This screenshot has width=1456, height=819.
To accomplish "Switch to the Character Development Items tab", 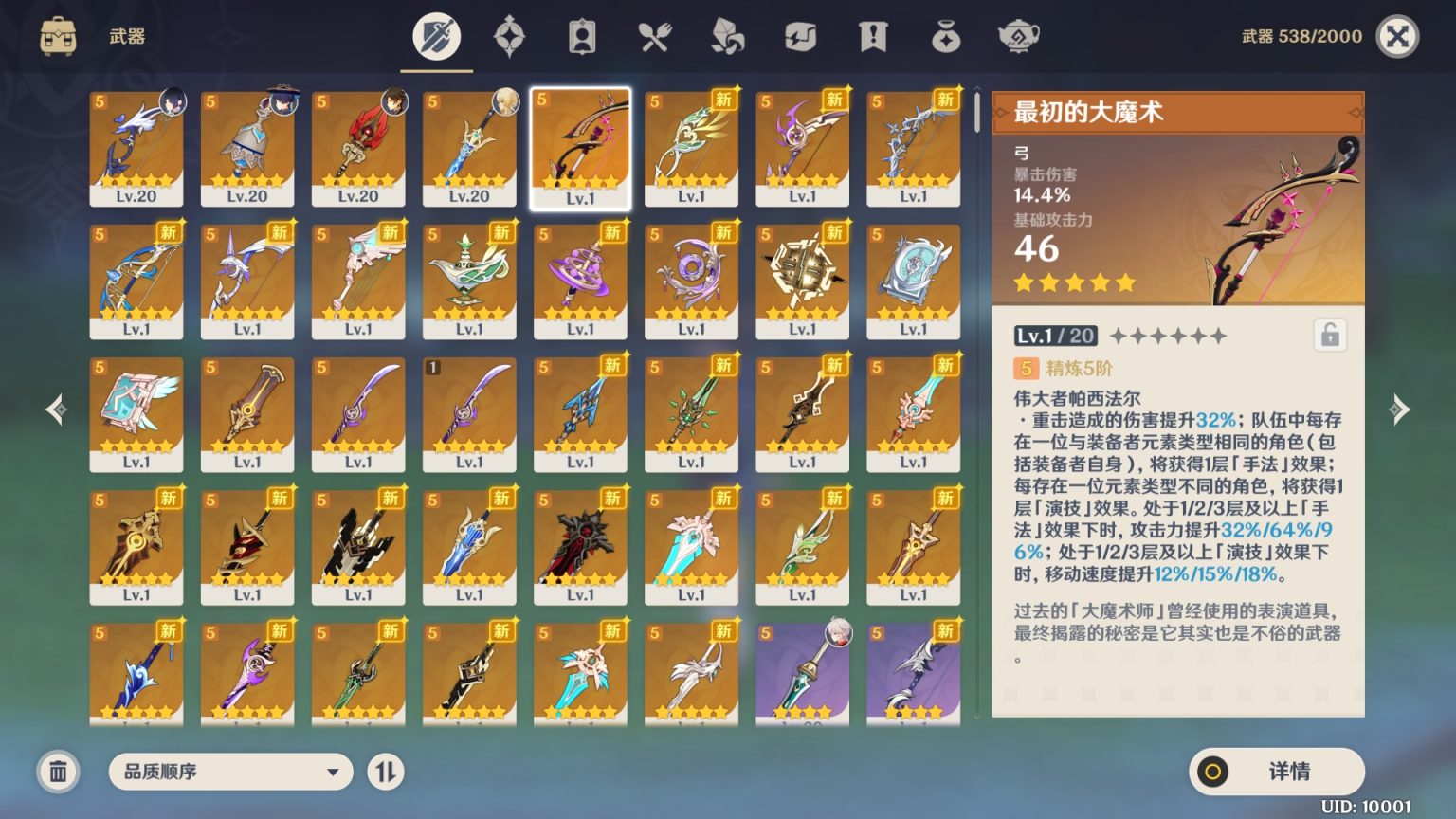I will [582, 37].
